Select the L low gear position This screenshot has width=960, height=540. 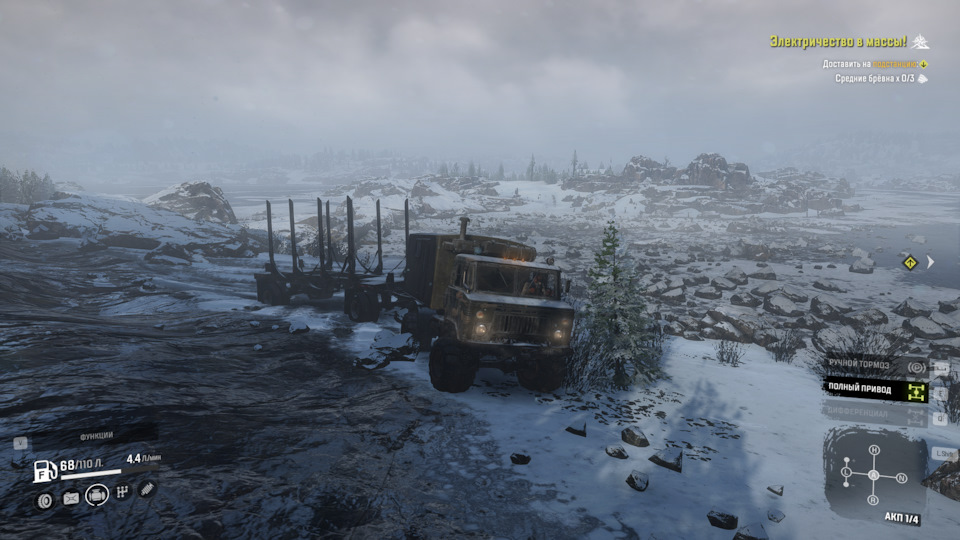pyautogui.click(x=846, y=471)
